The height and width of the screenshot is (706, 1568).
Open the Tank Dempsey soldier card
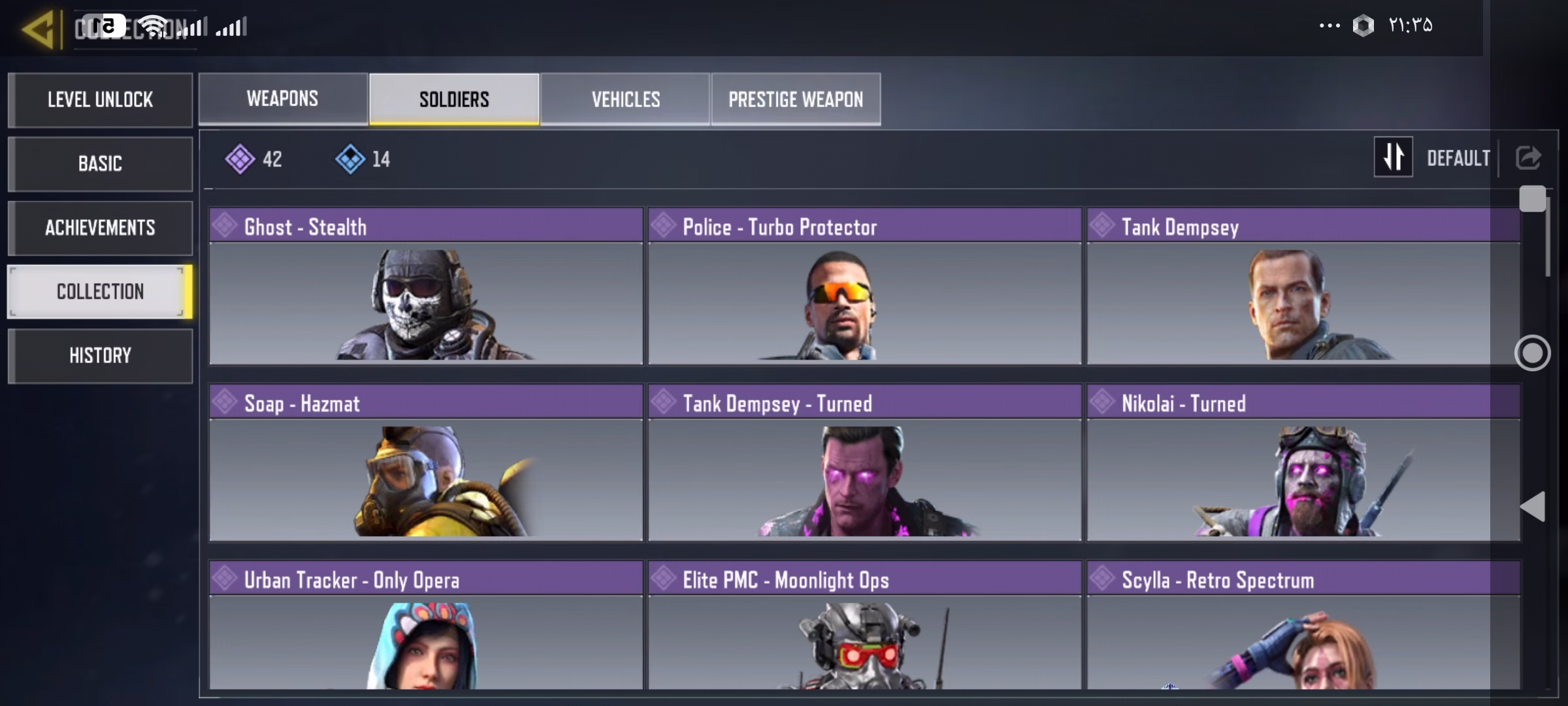(x=1303, y=286)
